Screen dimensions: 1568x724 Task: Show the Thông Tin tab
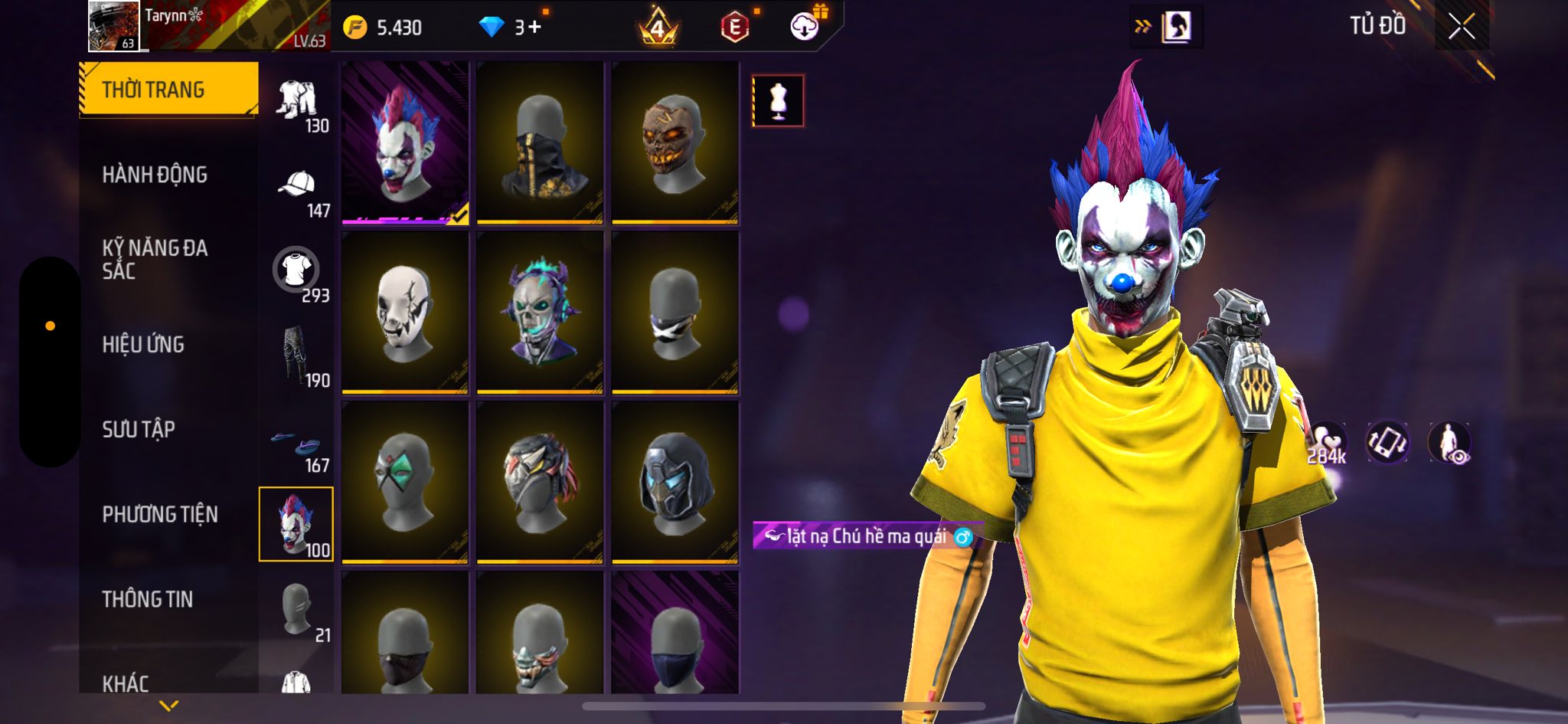(148, 599)
